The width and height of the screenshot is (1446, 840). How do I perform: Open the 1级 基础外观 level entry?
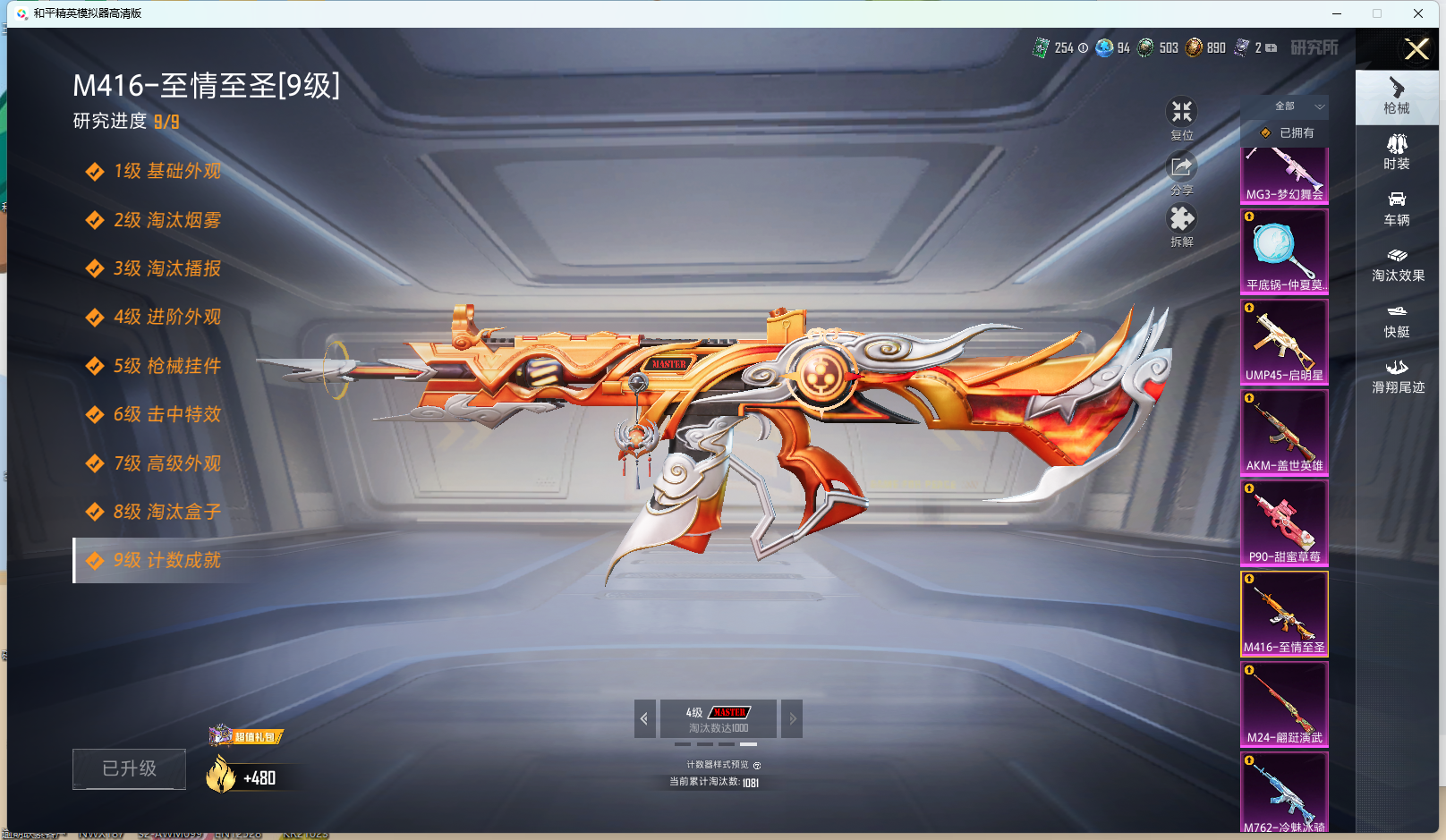coord(166,172)
